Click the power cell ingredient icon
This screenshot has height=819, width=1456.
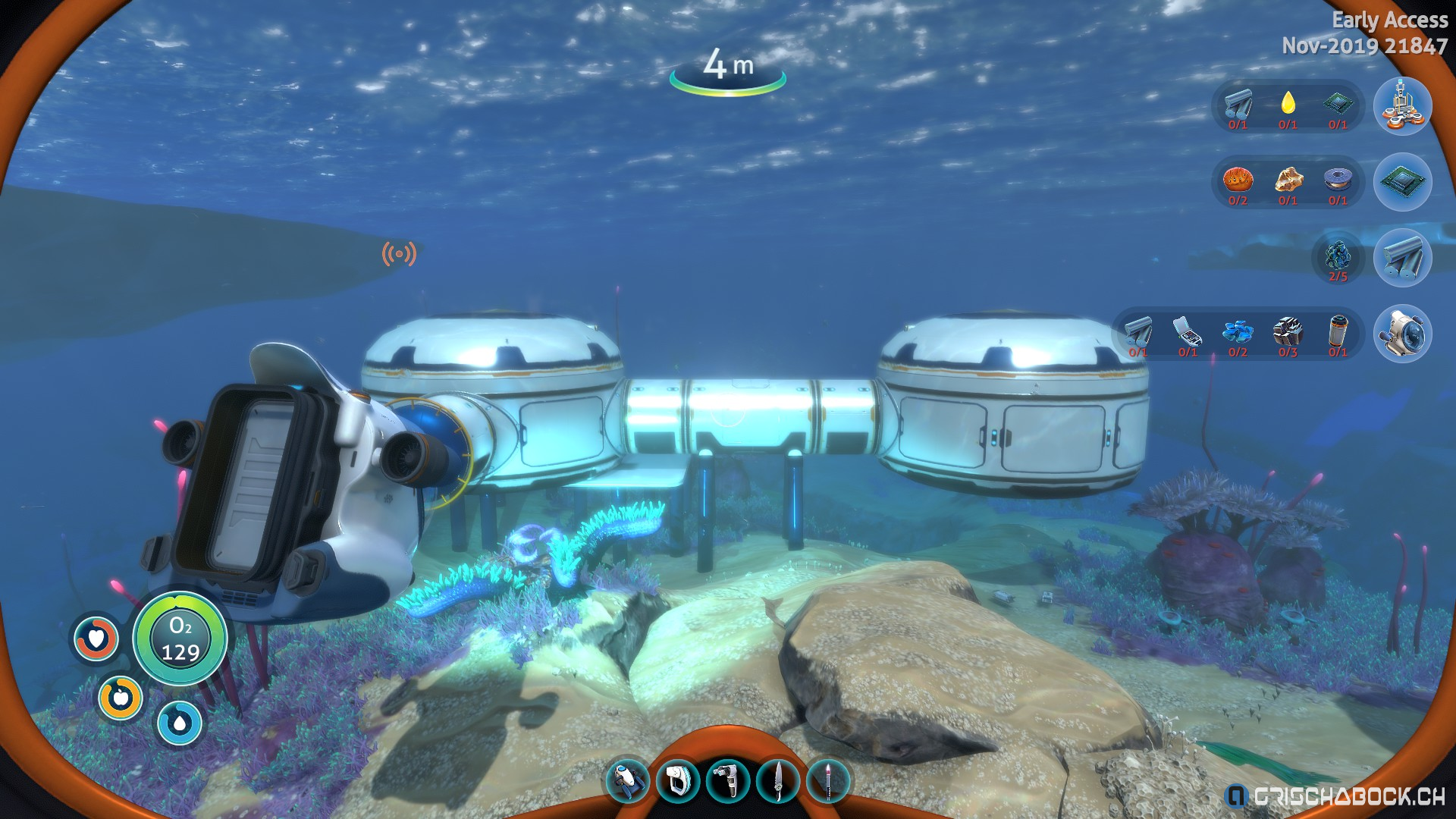pos(1338,332)
